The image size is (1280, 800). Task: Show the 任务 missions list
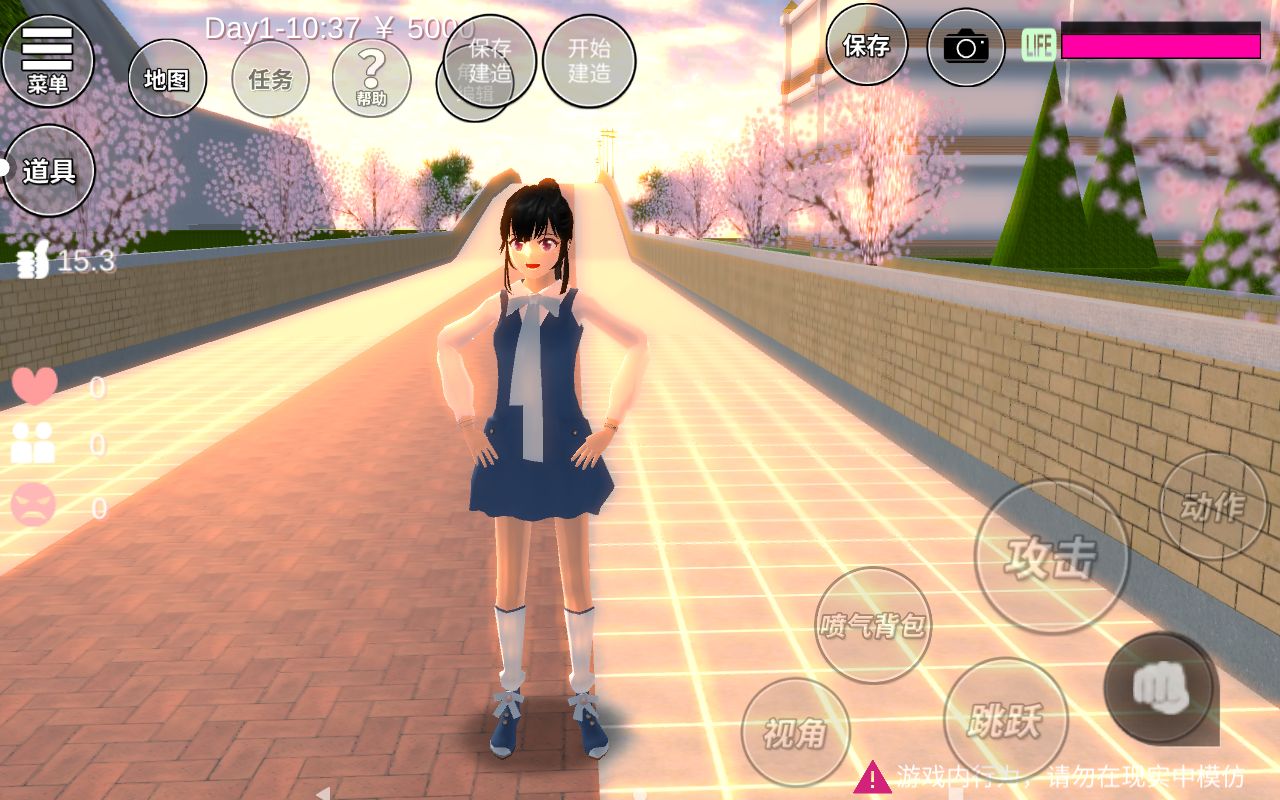click(x=270, y=79)
